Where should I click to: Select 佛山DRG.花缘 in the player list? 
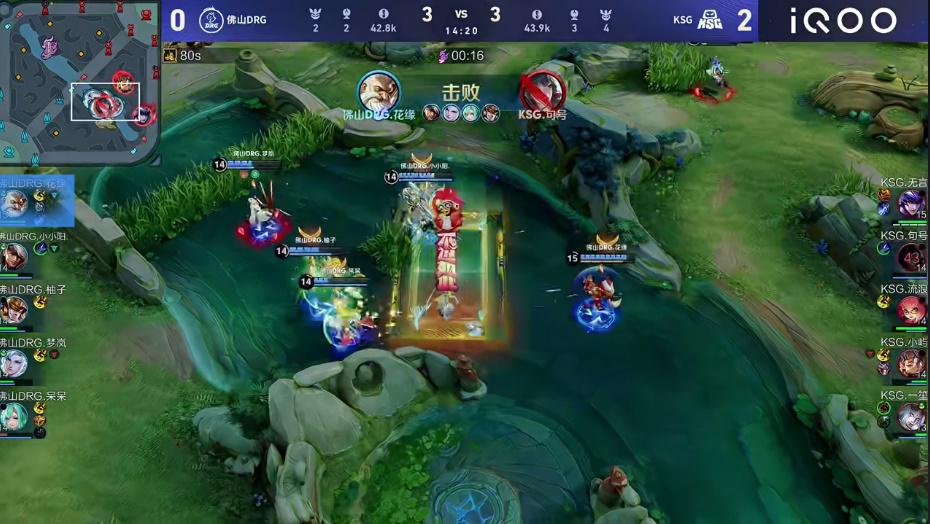[x=16, y=204]
